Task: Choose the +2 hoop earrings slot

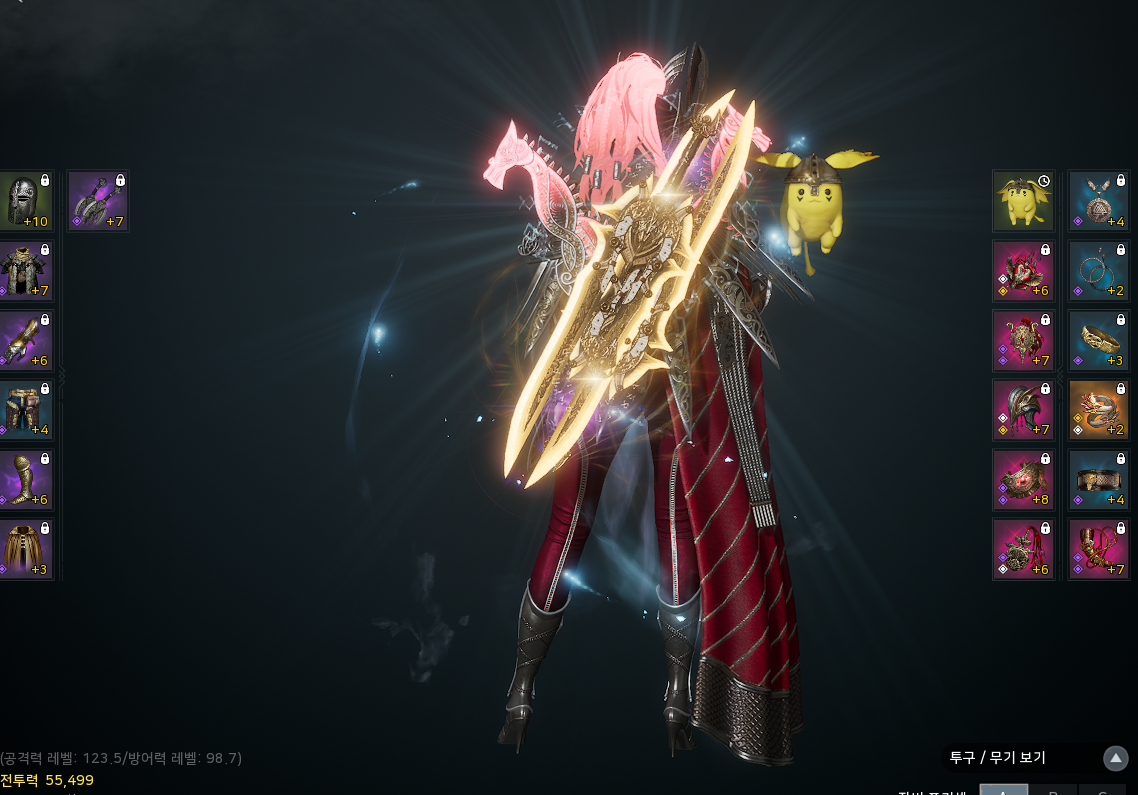Action: tap(1098, 271)
